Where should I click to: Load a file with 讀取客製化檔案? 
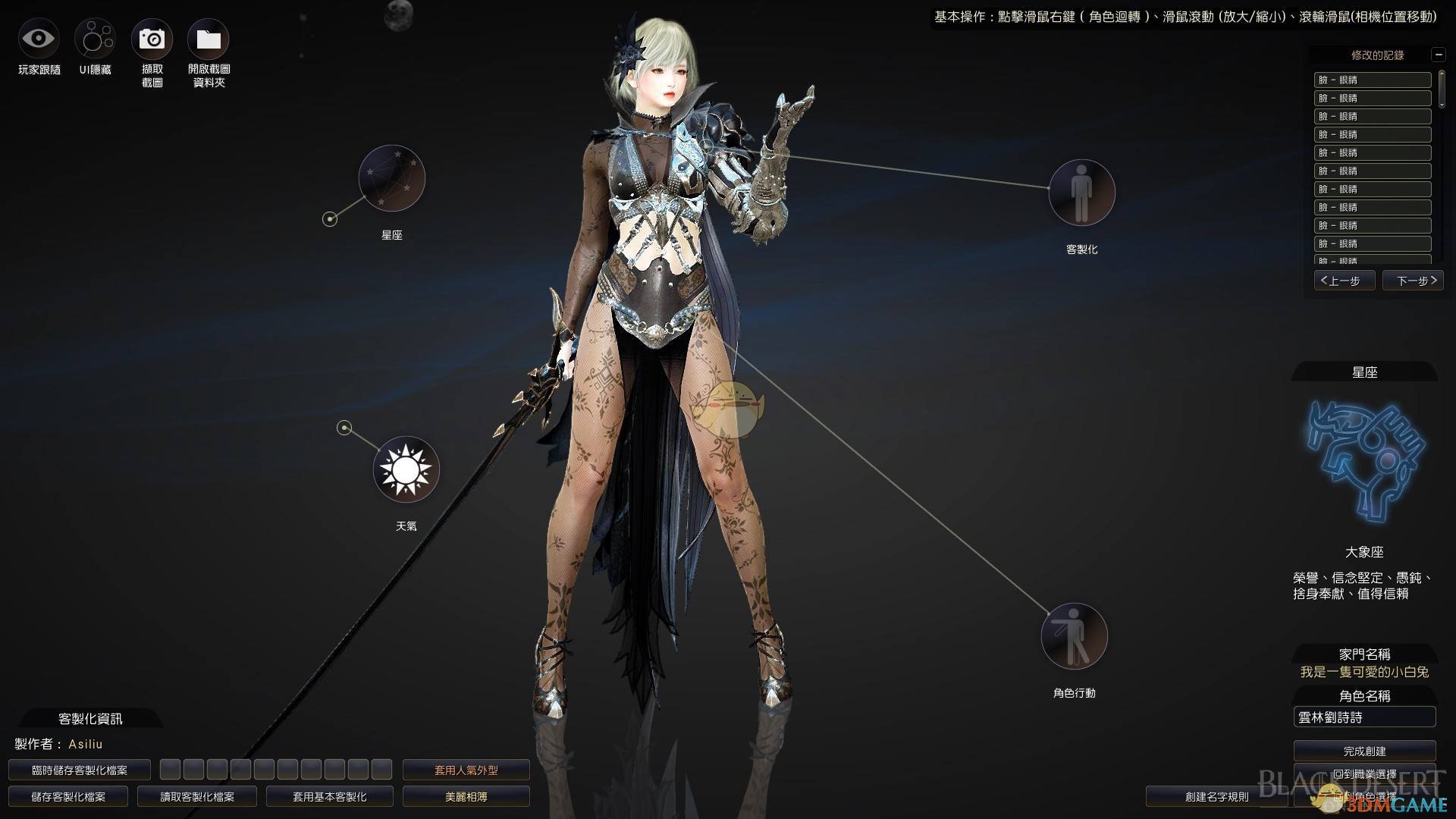[197, 796]
